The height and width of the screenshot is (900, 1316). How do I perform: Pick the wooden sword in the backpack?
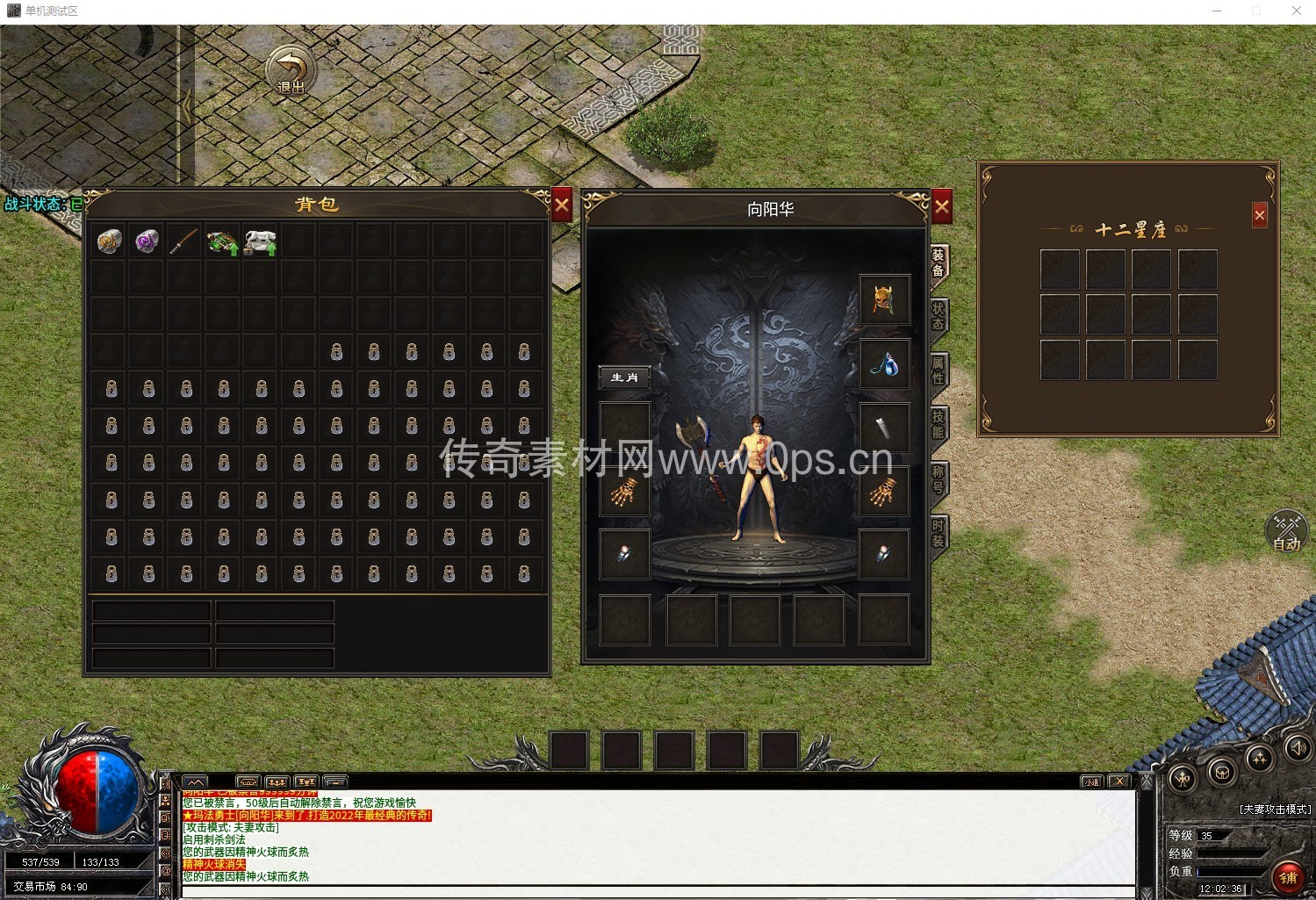184,241
